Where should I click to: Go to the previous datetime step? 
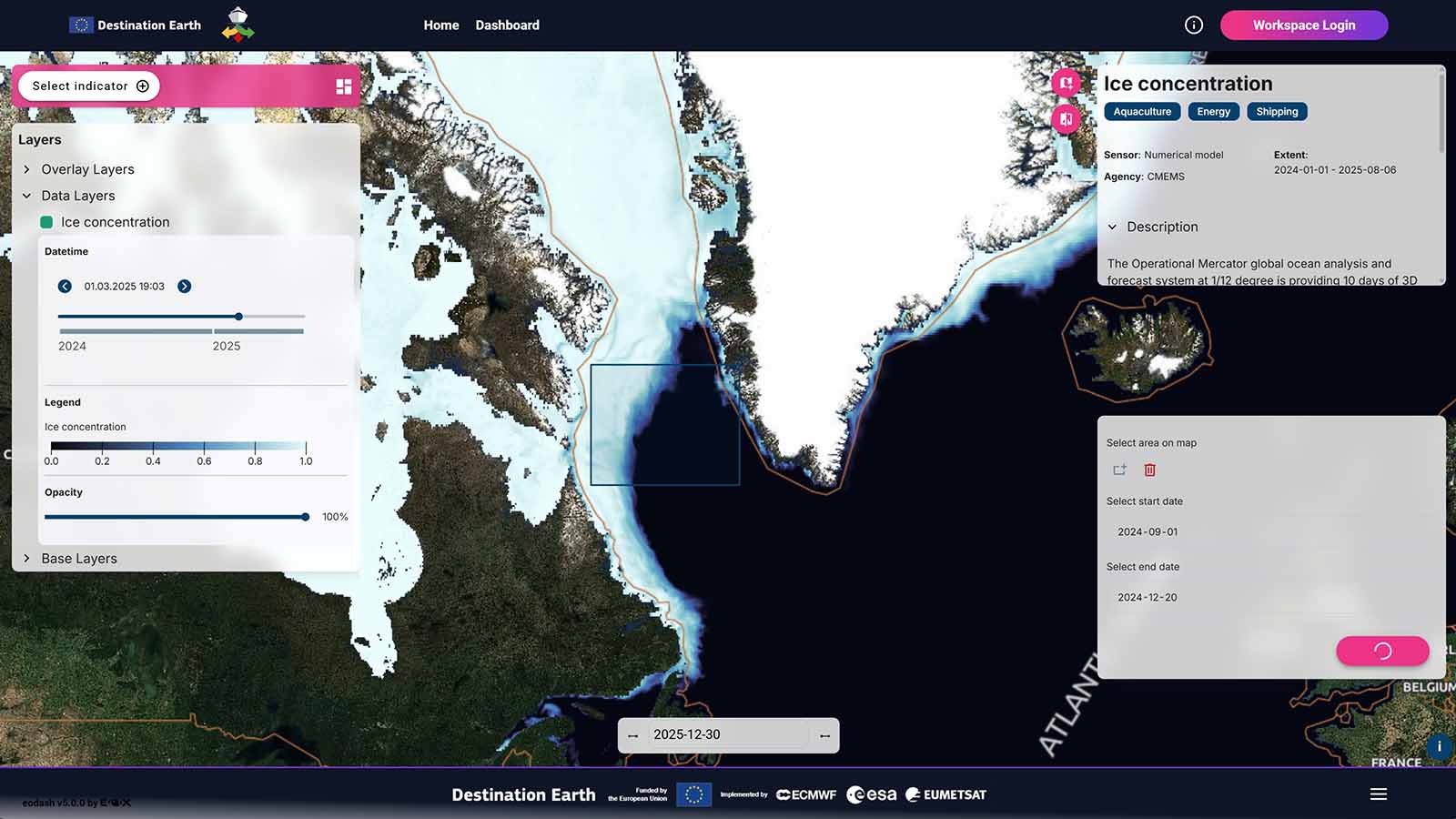(65, 287)
